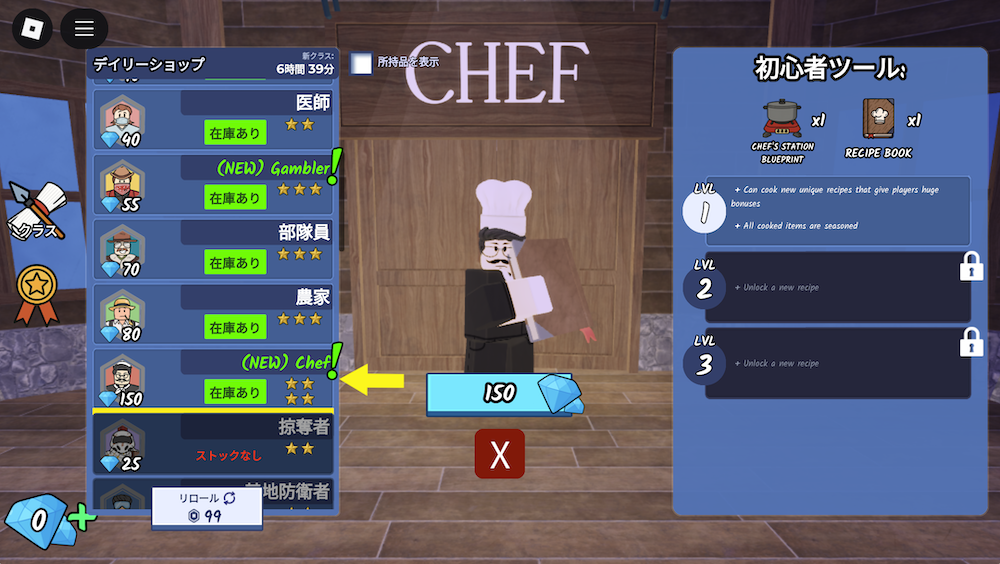Show the LVL 2 locked perk

(837, 287)
